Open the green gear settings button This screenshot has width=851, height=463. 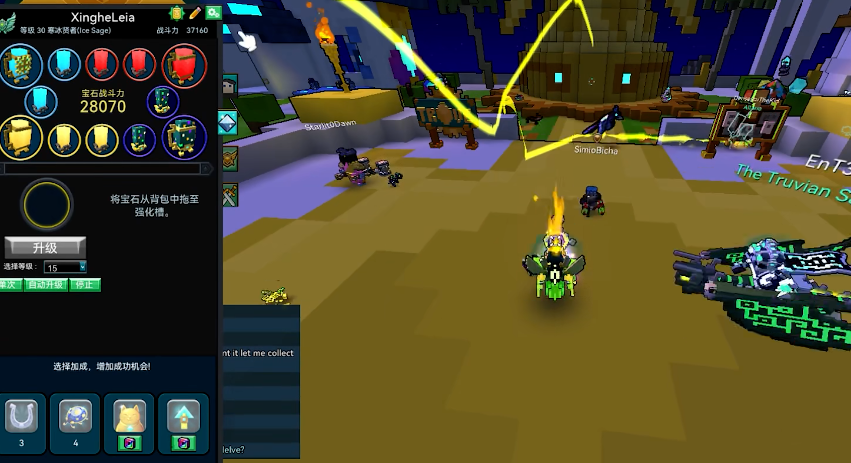pos(213,13)
